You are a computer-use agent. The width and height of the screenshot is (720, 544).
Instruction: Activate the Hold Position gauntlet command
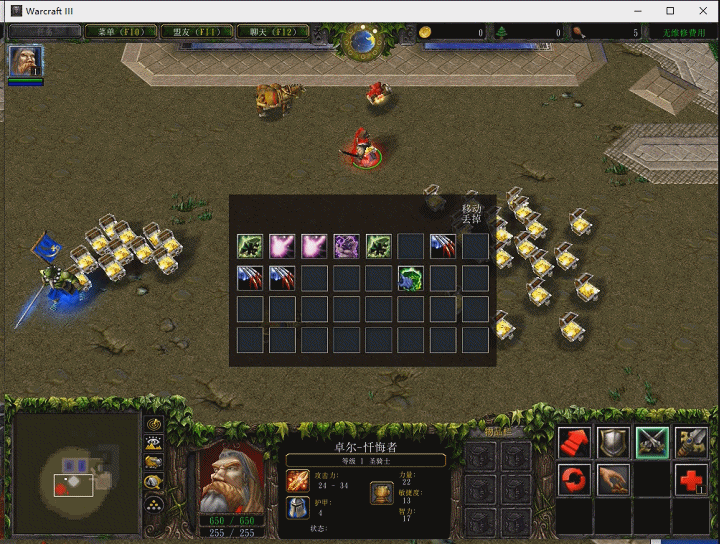tap(691, 442)
